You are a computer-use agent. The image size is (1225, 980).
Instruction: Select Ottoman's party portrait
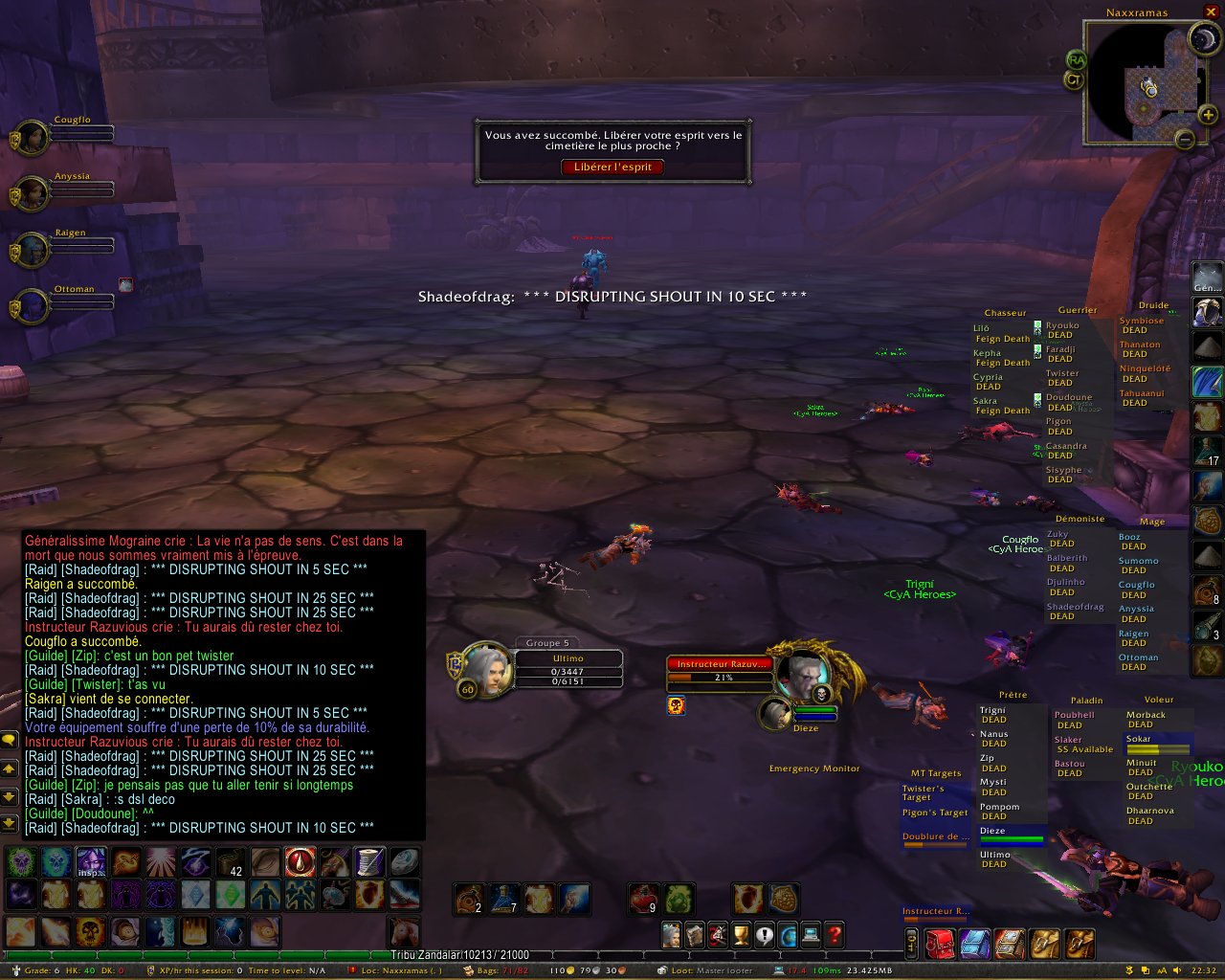click(32, 306)
